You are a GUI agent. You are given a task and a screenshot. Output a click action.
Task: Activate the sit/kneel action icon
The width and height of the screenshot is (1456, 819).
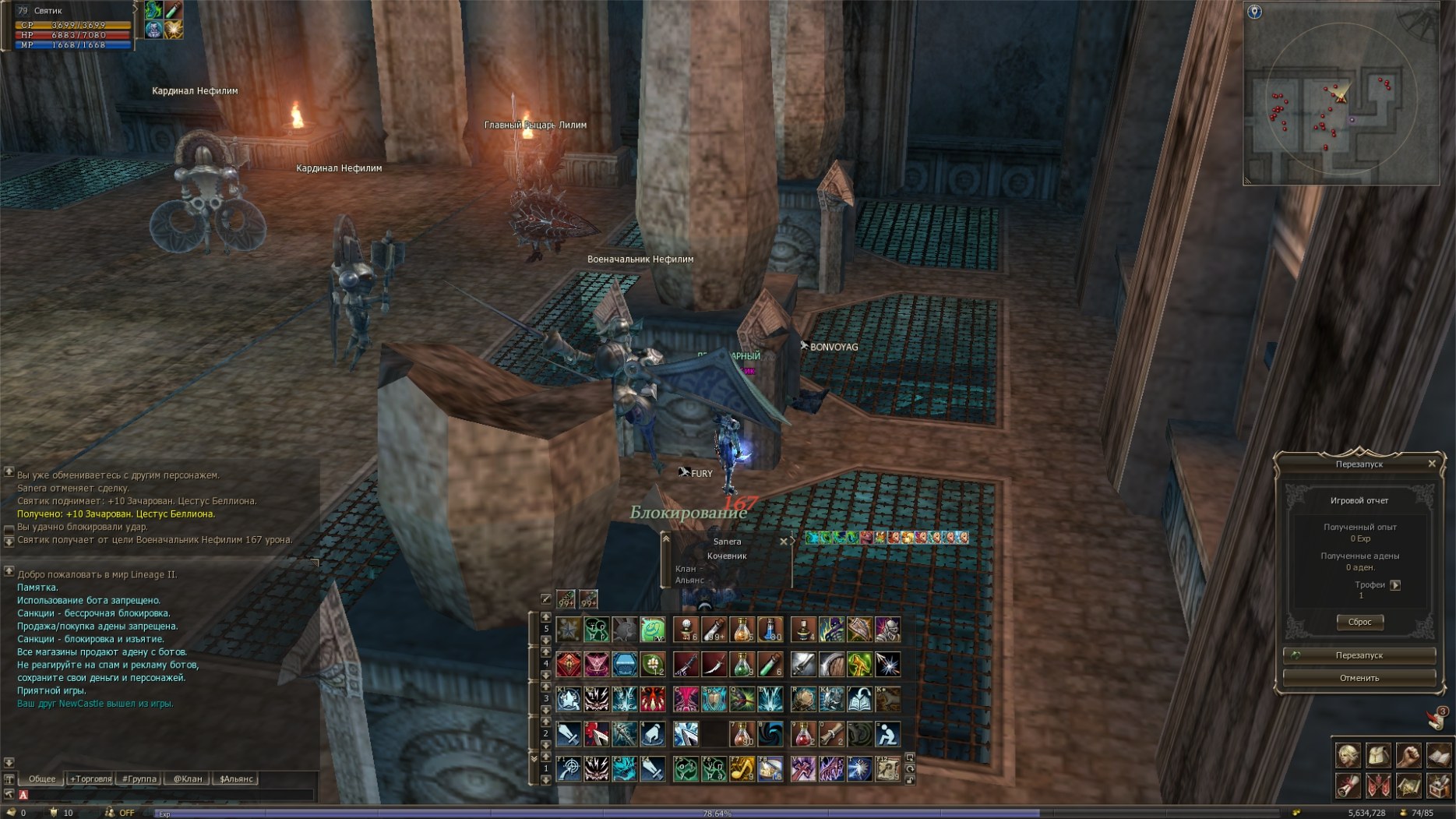(887, 734)
